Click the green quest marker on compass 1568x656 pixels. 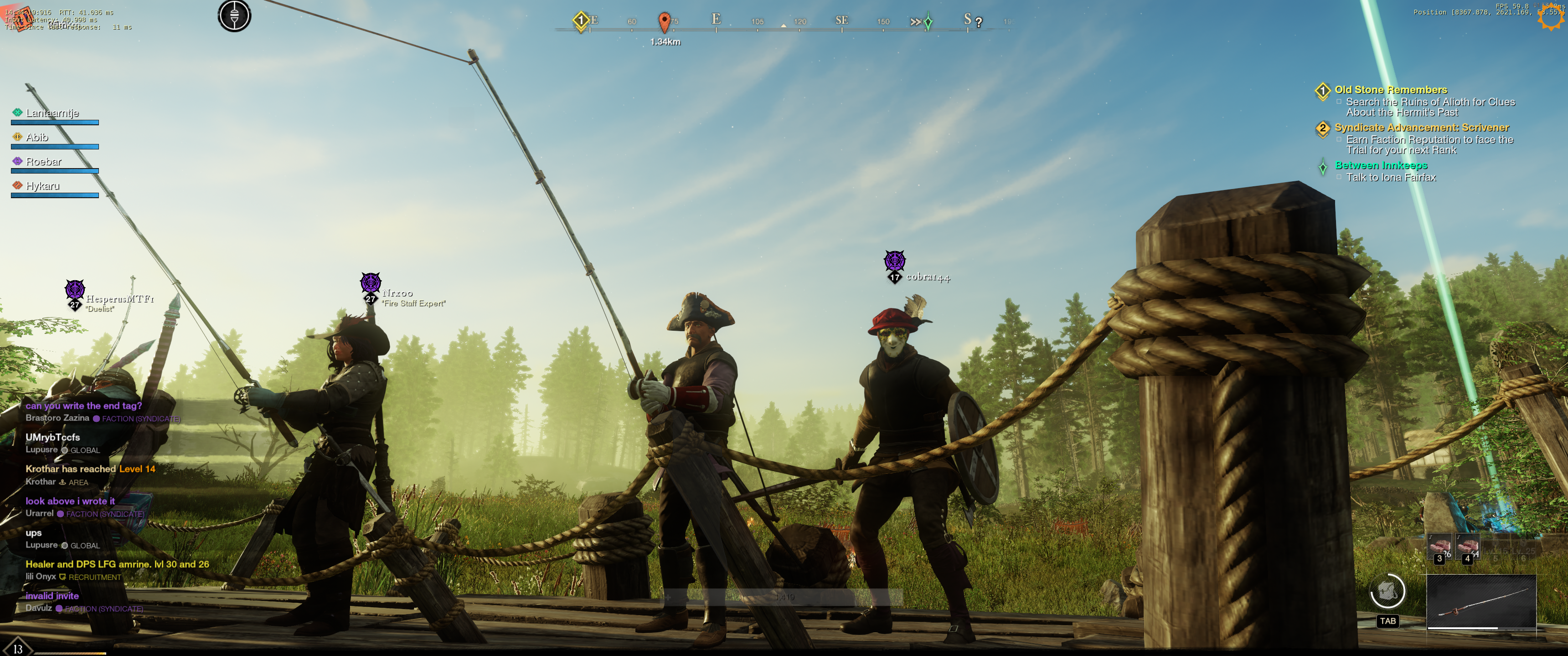(928, 22)
